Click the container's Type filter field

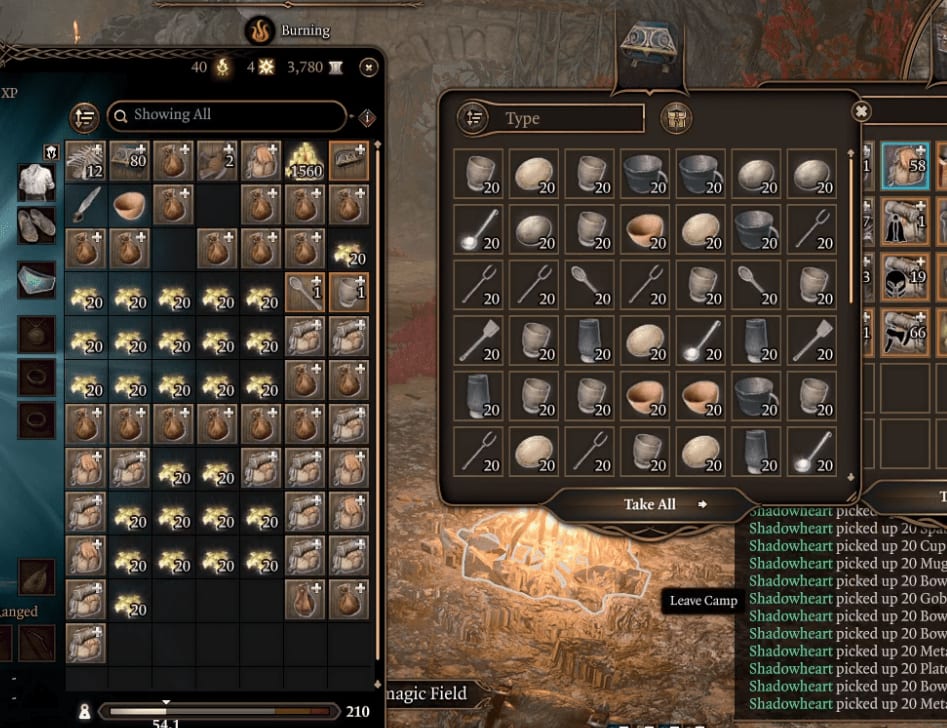tap(572, 119)
